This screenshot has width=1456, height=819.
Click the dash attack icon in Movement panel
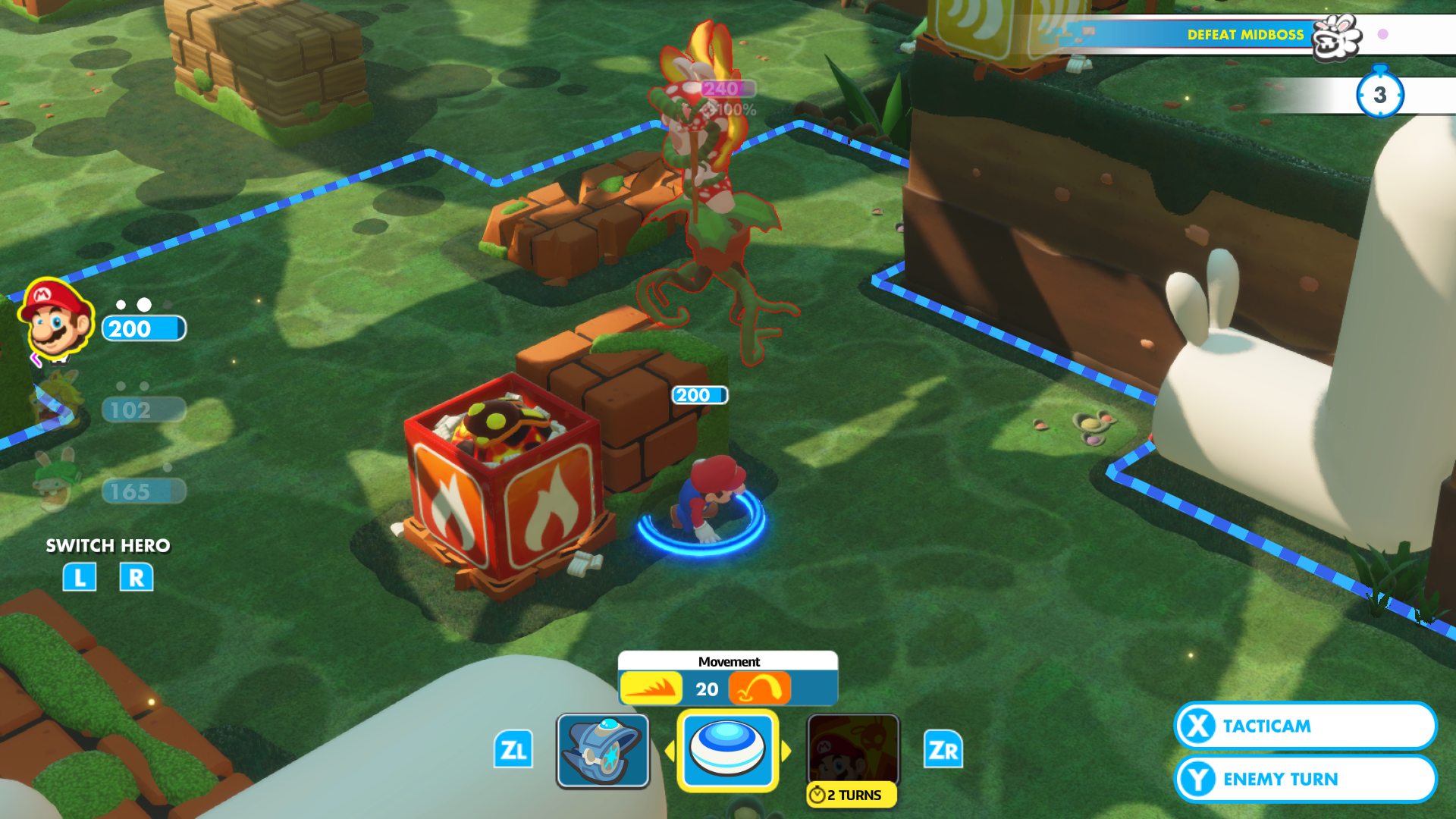pos(651,689)
